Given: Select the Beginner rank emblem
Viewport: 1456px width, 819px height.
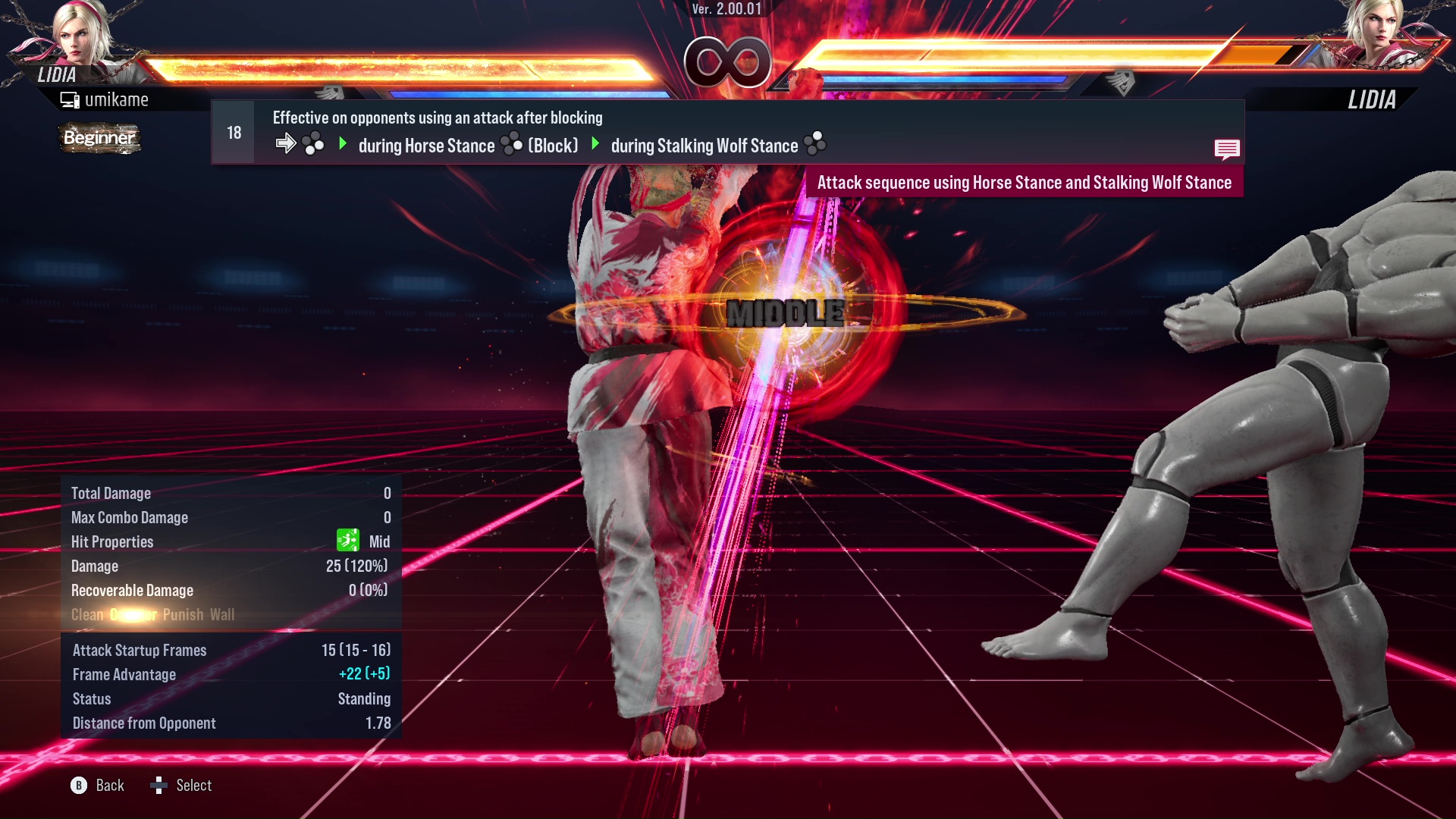Looking at the screenshot, I should [99, 139].
